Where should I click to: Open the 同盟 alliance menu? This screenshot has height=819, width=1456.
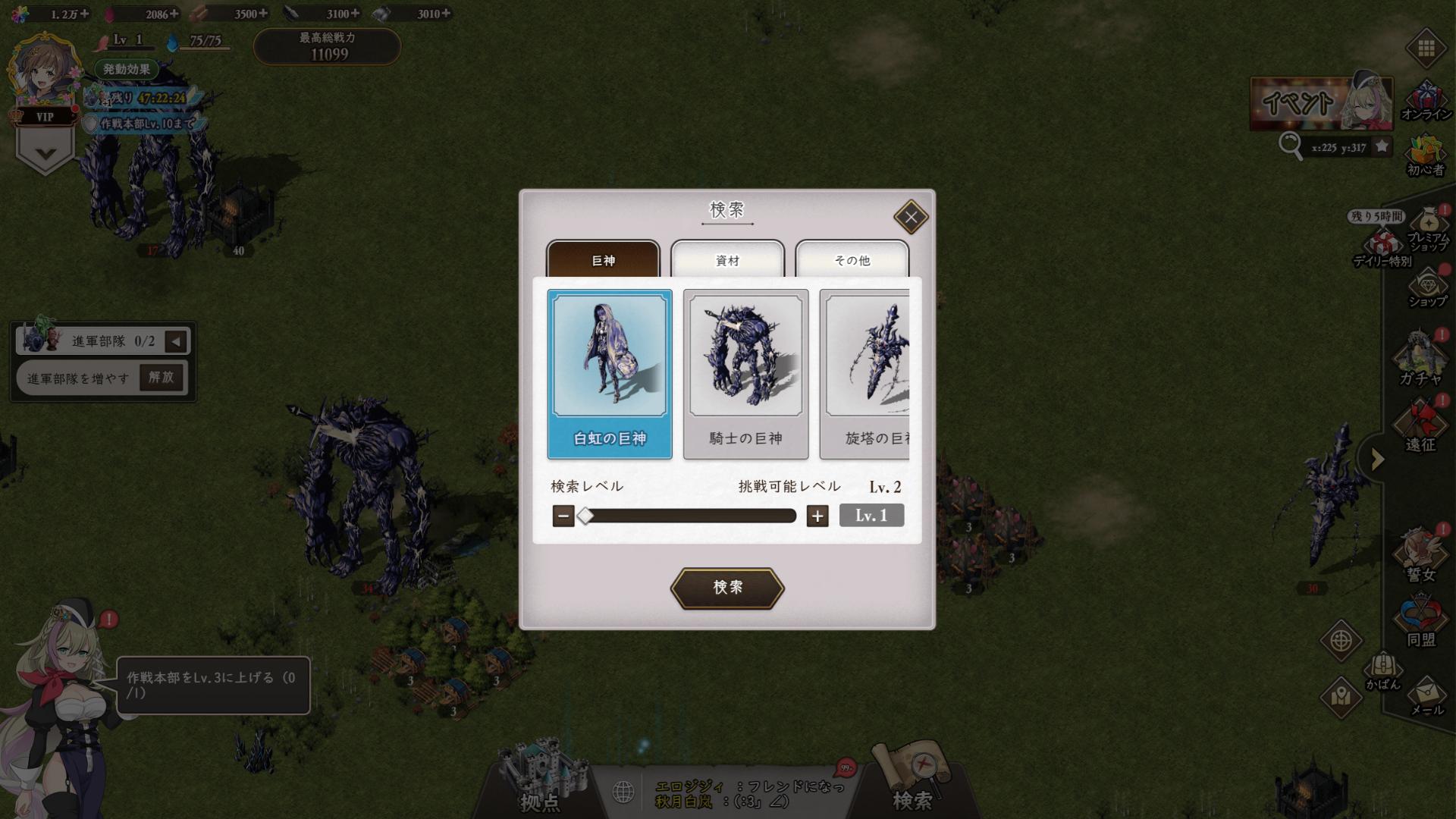click(1420, 622)
